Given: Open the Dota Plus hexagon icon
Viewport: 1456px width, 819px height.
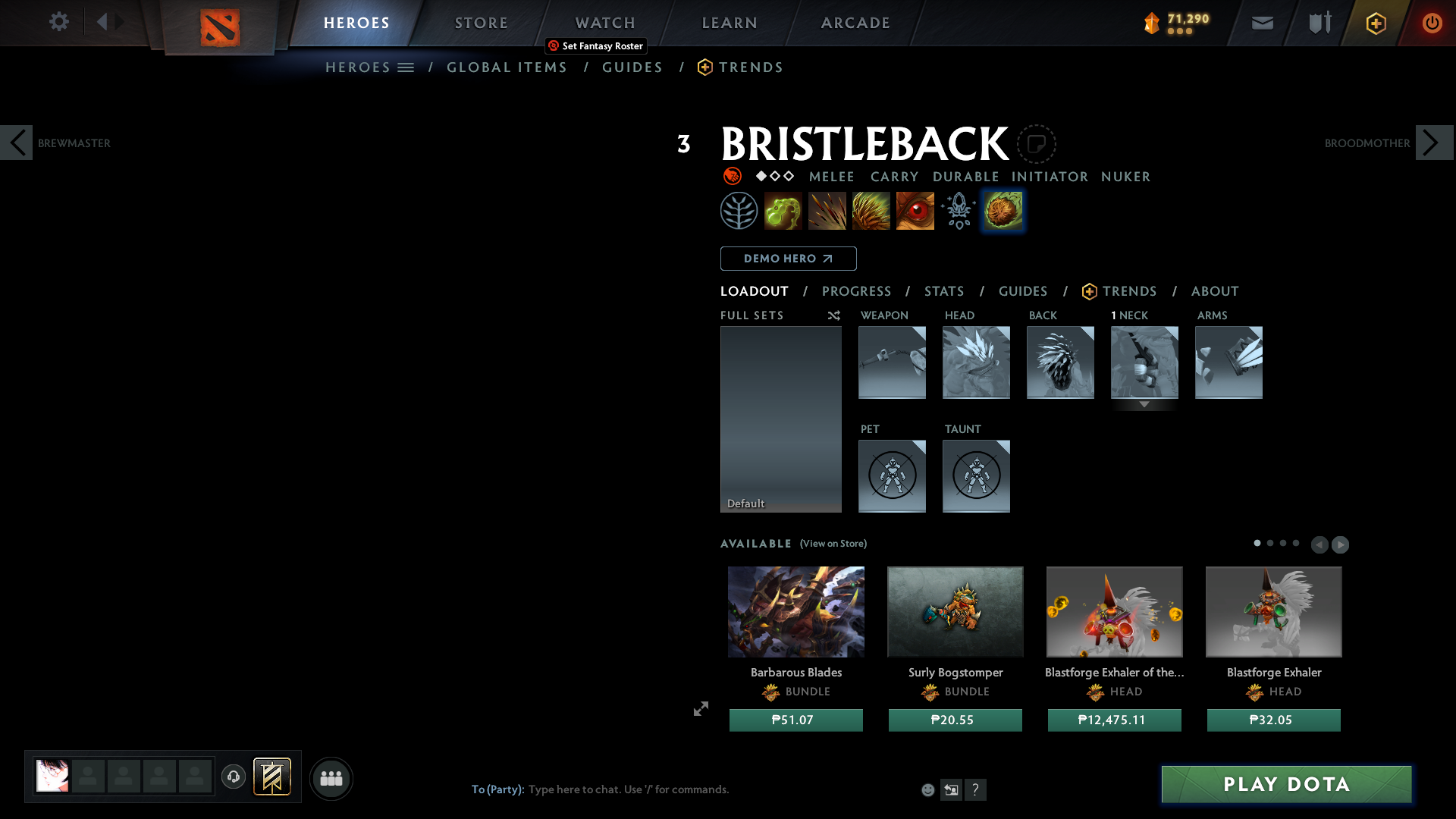Looking at the screenshot, I should [1376, 23].
